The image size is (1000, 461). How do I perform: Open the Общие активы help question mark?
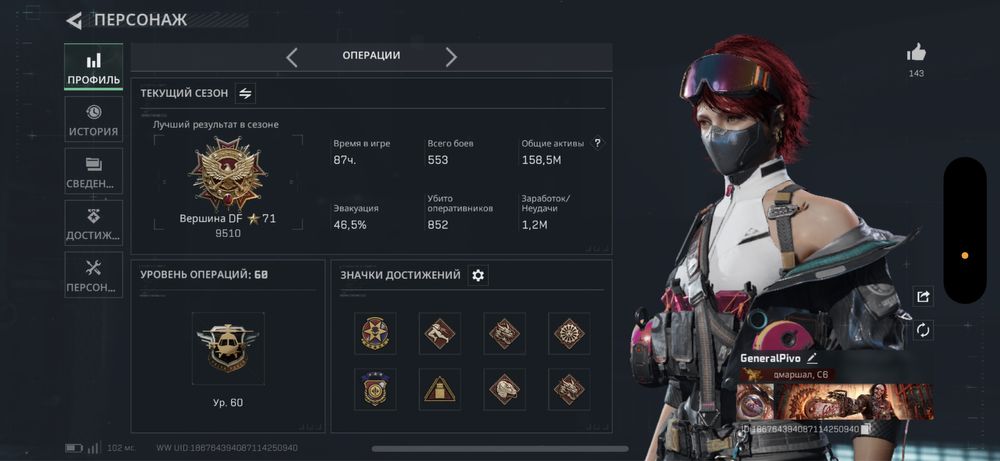(x=598, y=143)
